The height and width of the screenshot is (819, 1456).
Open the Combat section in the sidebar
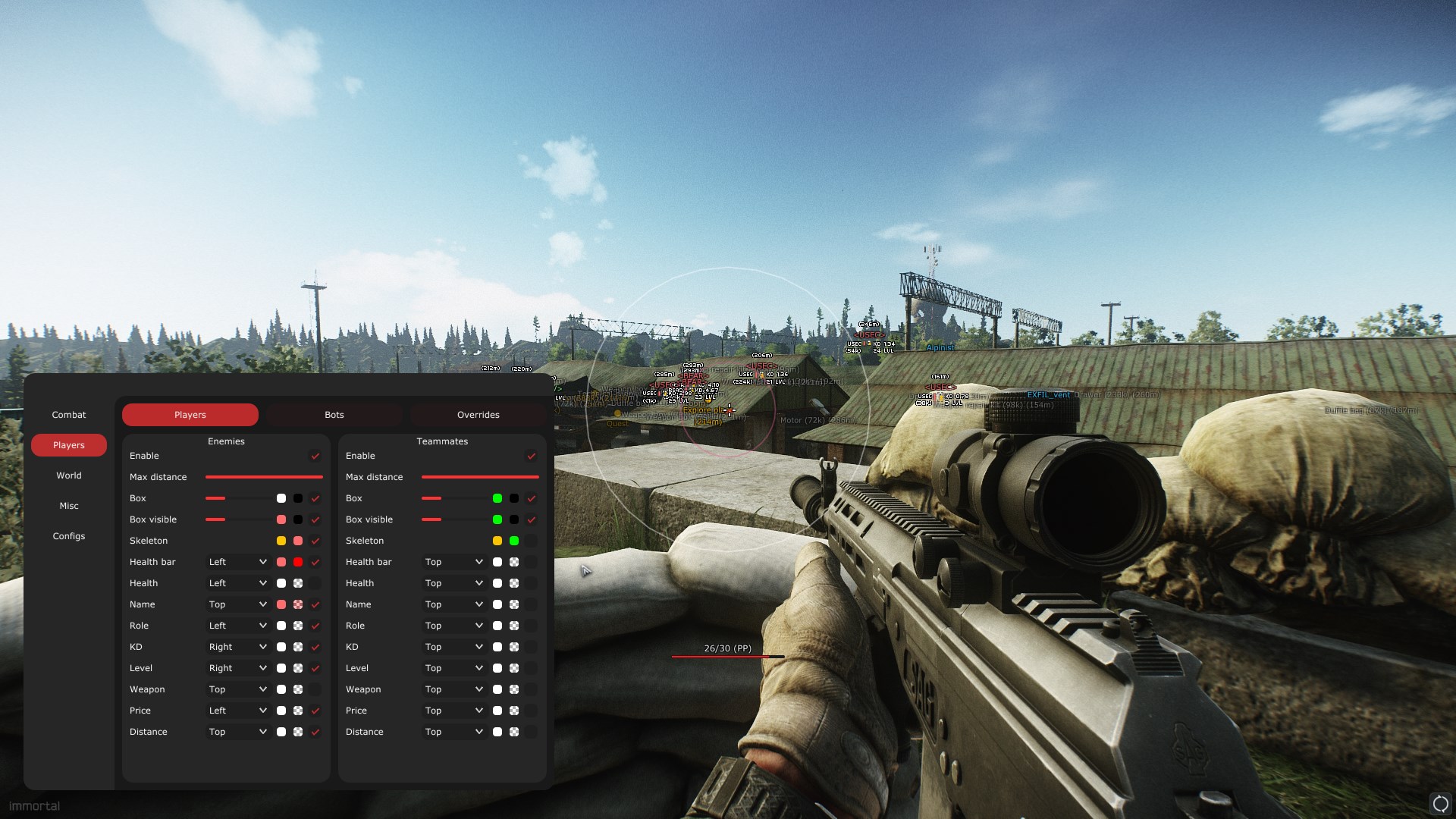[69, 415]
